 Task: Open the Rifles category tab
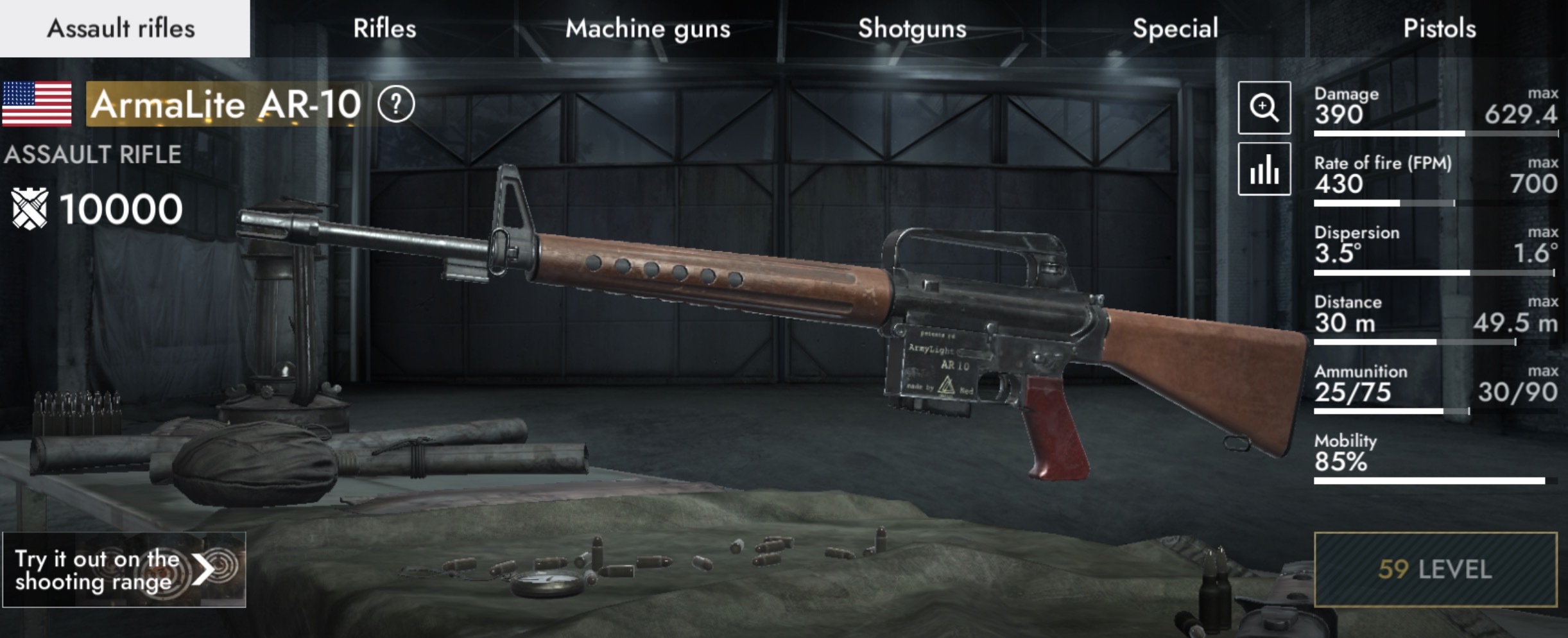(x=384, y=29)
